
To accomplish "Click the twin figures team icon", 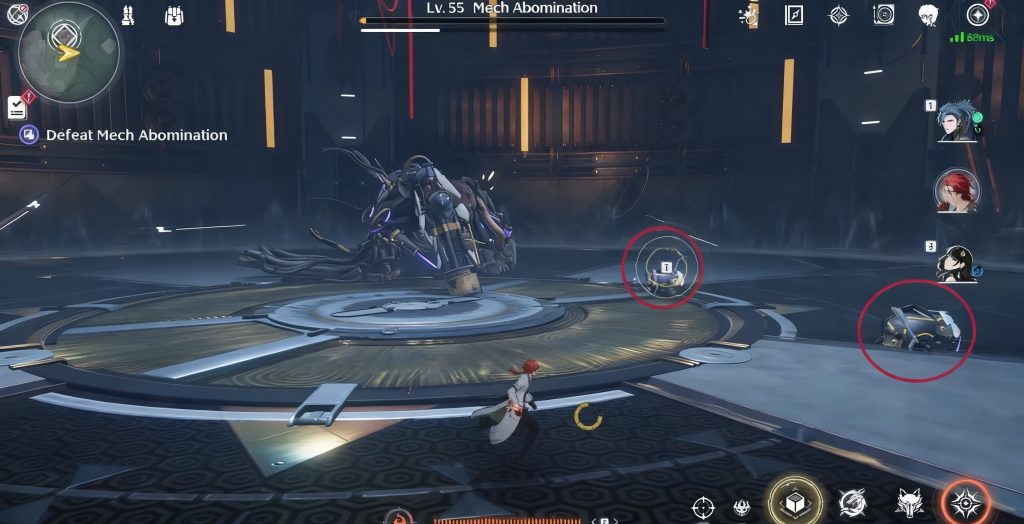I will click(x=128, y=15).
